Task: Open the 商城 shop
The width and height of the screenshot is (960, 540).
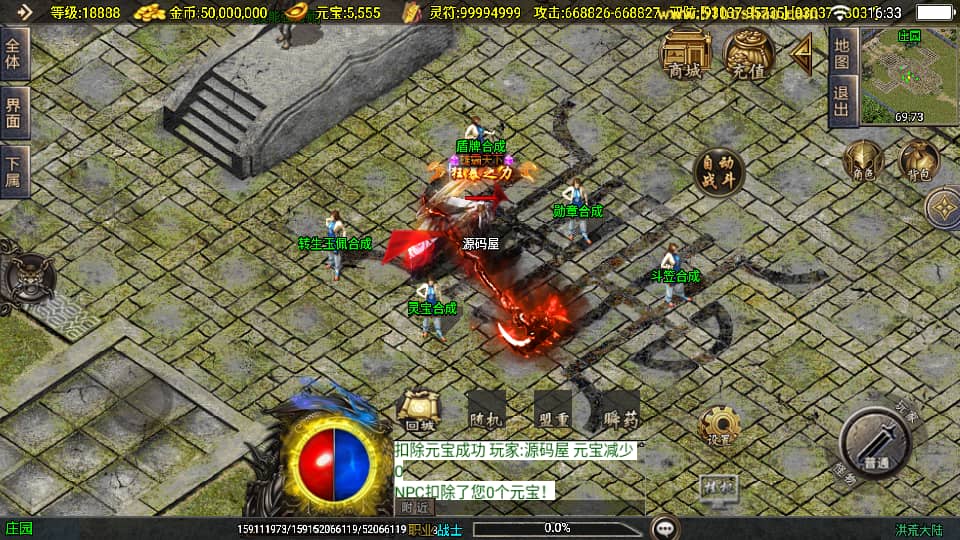Action: coord(685,53)
